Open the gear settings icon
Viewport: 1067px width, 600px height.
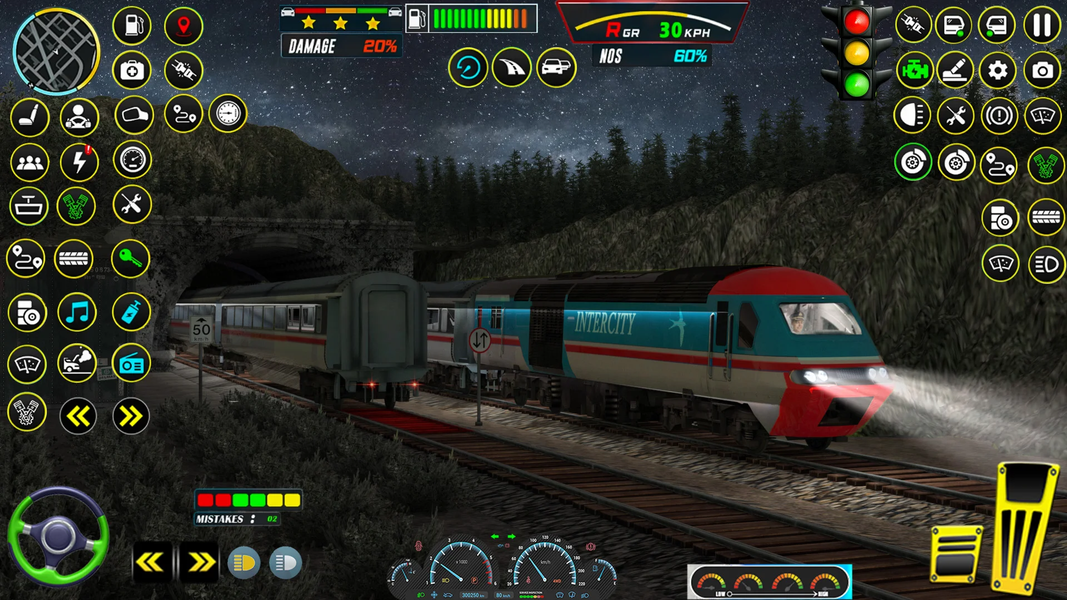(997, 70)
